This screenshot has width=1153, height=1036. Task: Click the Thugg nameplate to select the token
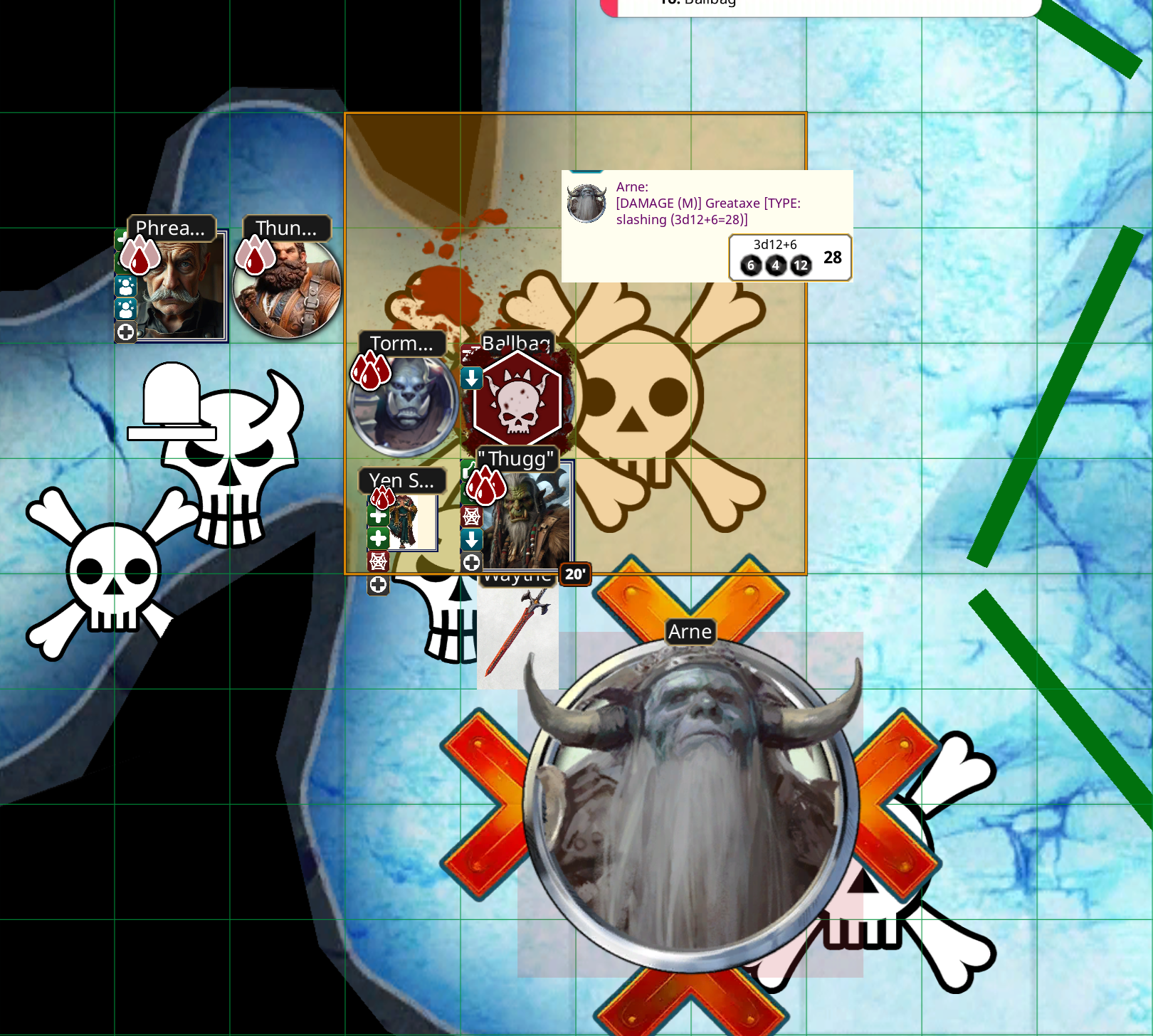[516, 460]
